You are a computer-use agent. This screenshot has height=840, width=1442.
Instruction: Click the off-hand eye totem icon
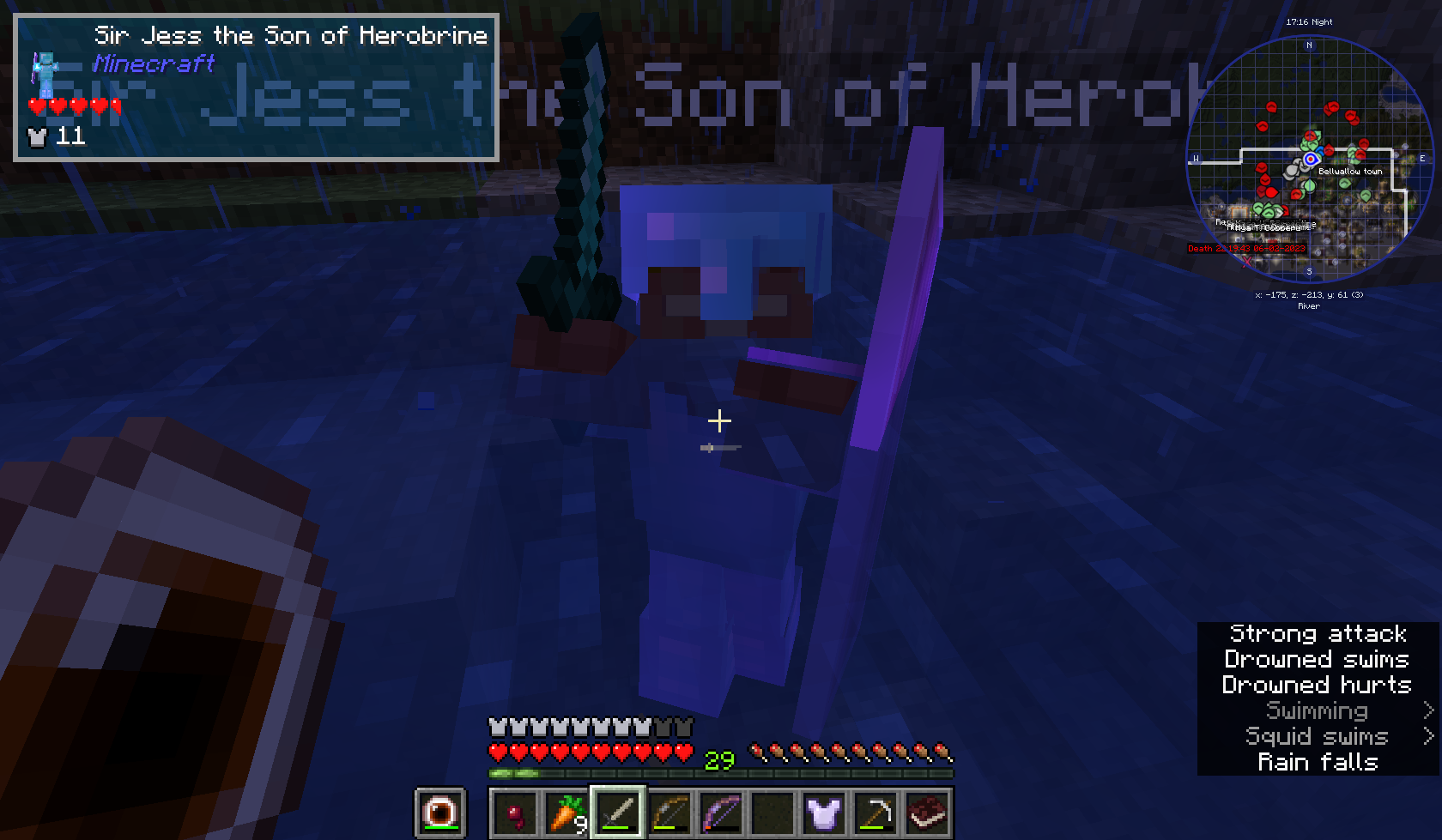(x=439, y=811)
